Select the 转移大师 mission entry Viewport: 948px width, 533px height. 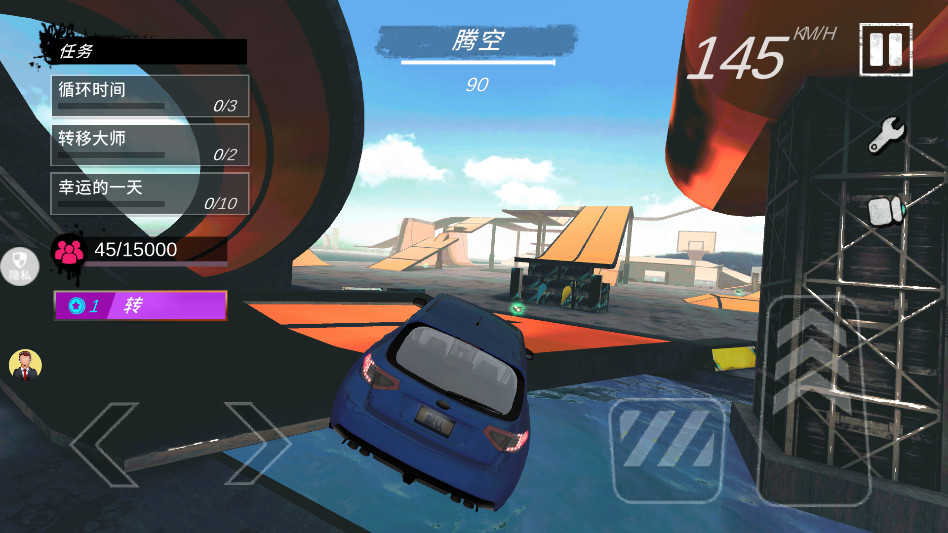(150, 145)
